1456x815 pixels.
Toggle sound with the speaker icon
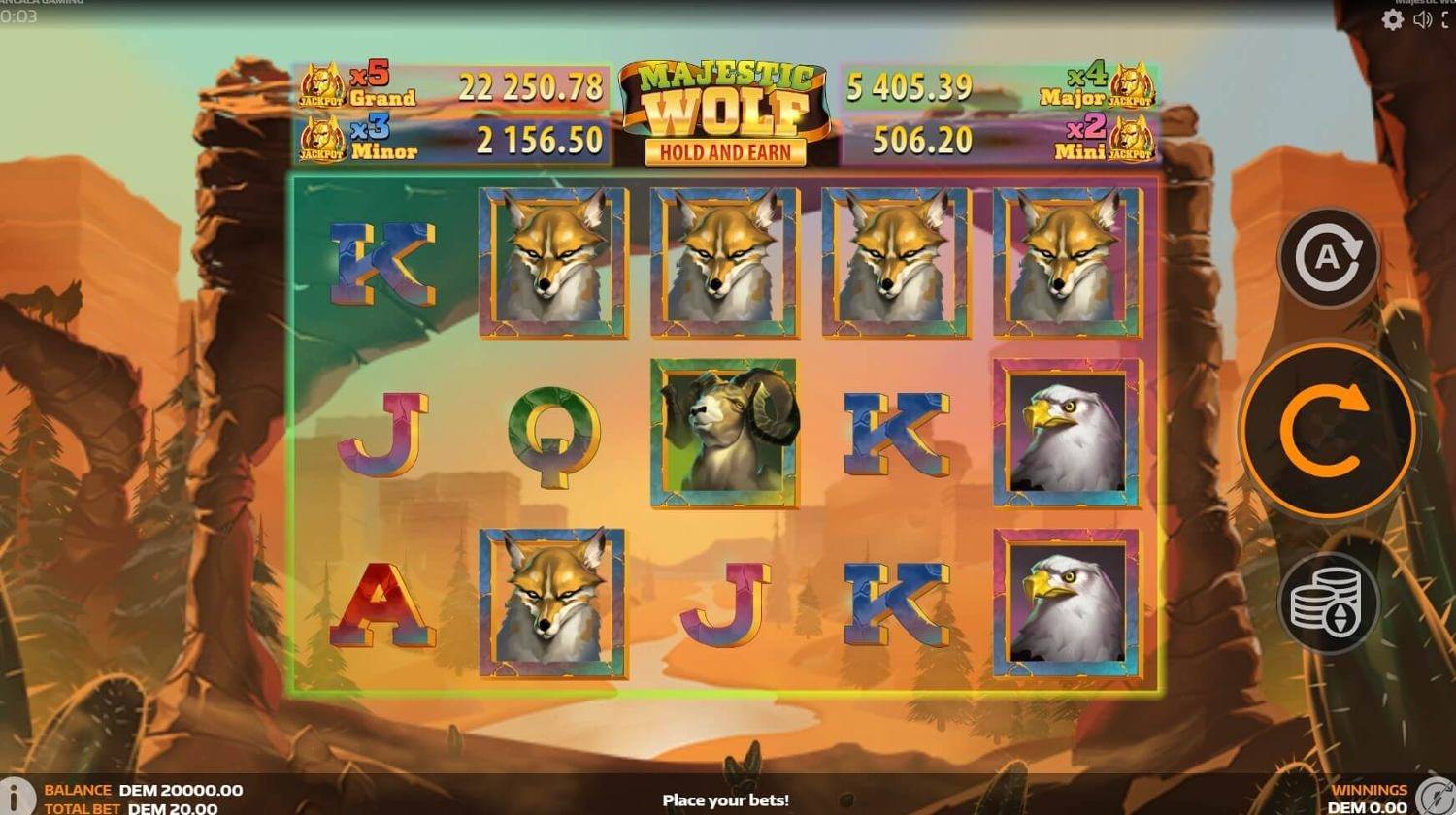[x=1423, y=20]
